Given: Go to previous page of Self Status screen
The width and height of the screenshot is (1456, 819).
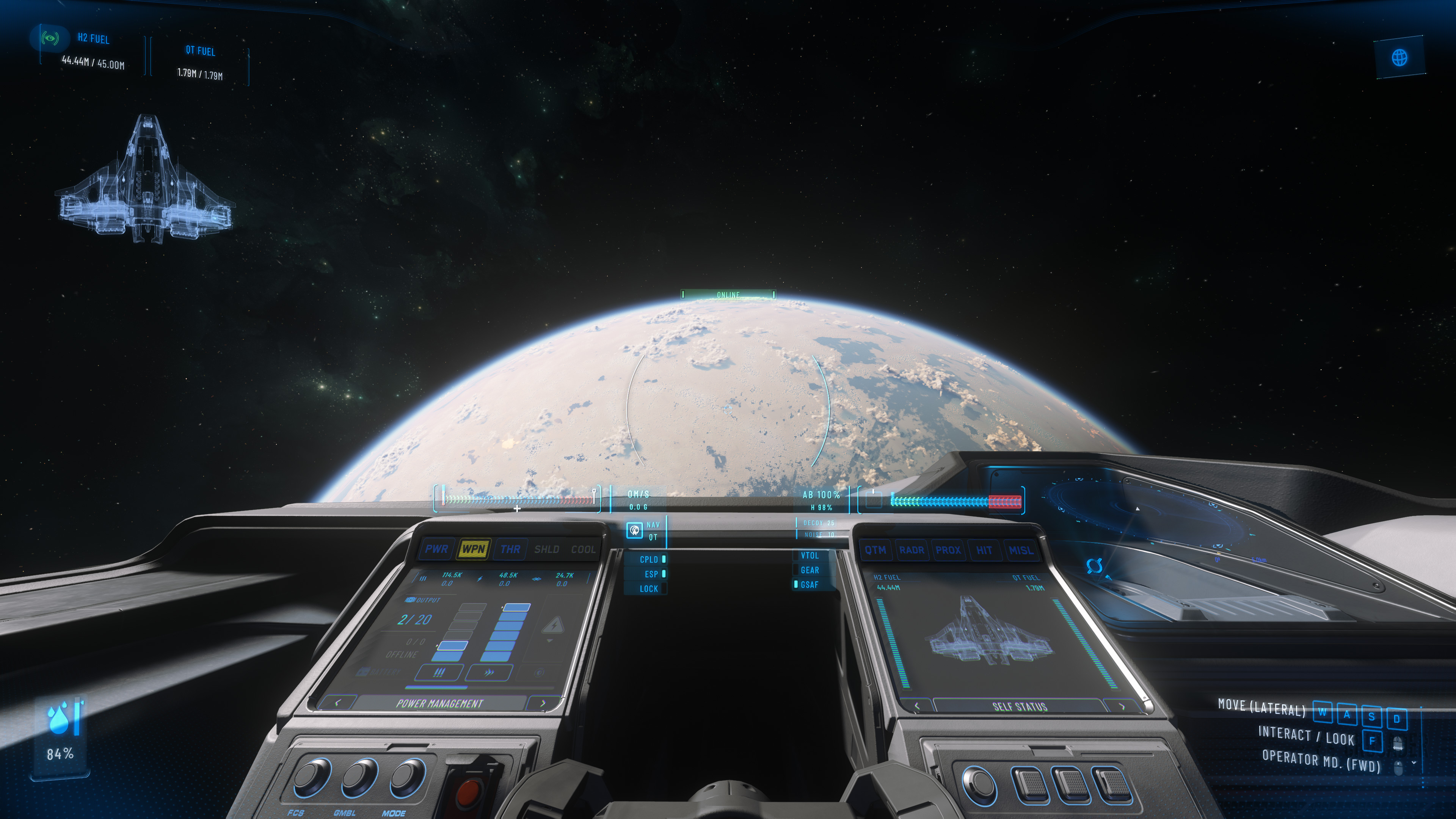Looking at the screenshot, I should tap(917, 706).
